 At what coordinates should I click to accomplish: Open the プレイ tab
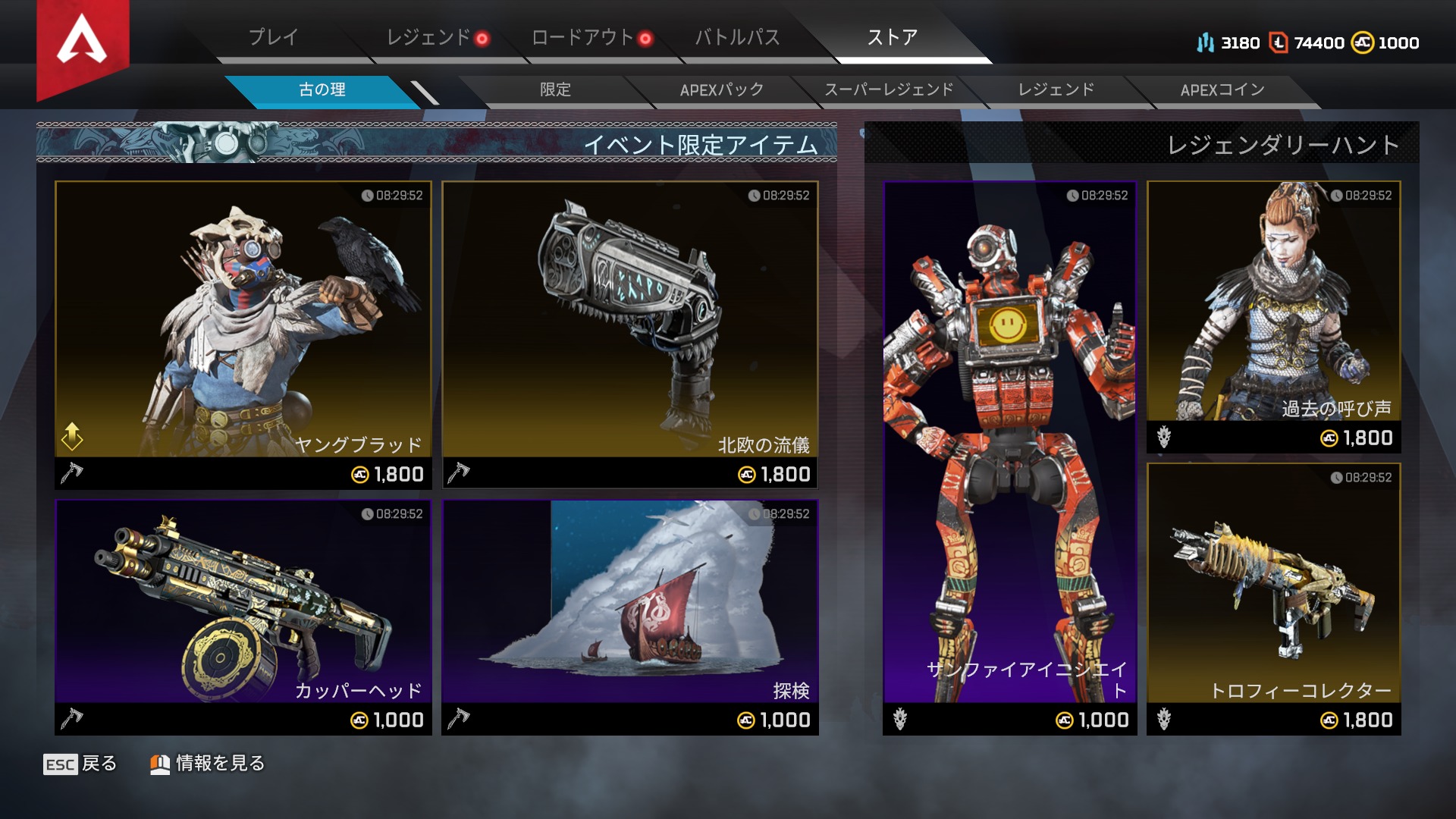pyautogui.click(x=274, y=37)
